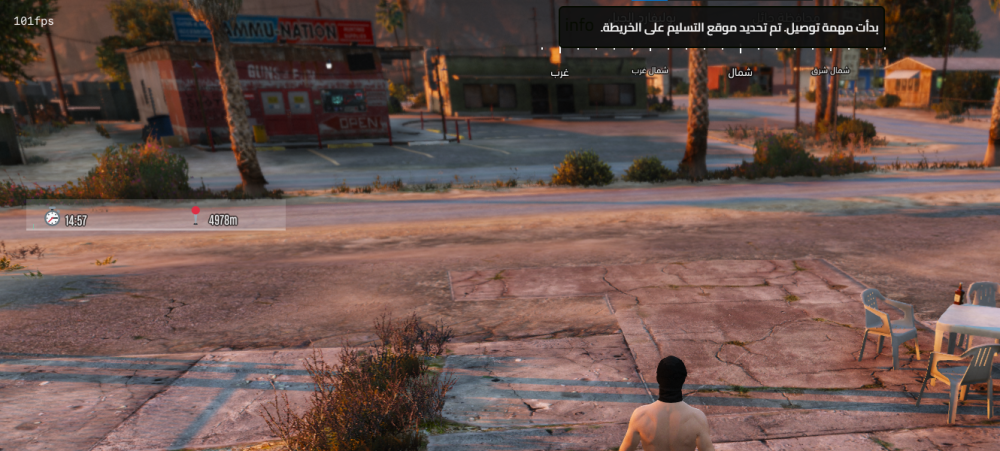Select the غرب (west) compass marker

coord(559,73)
